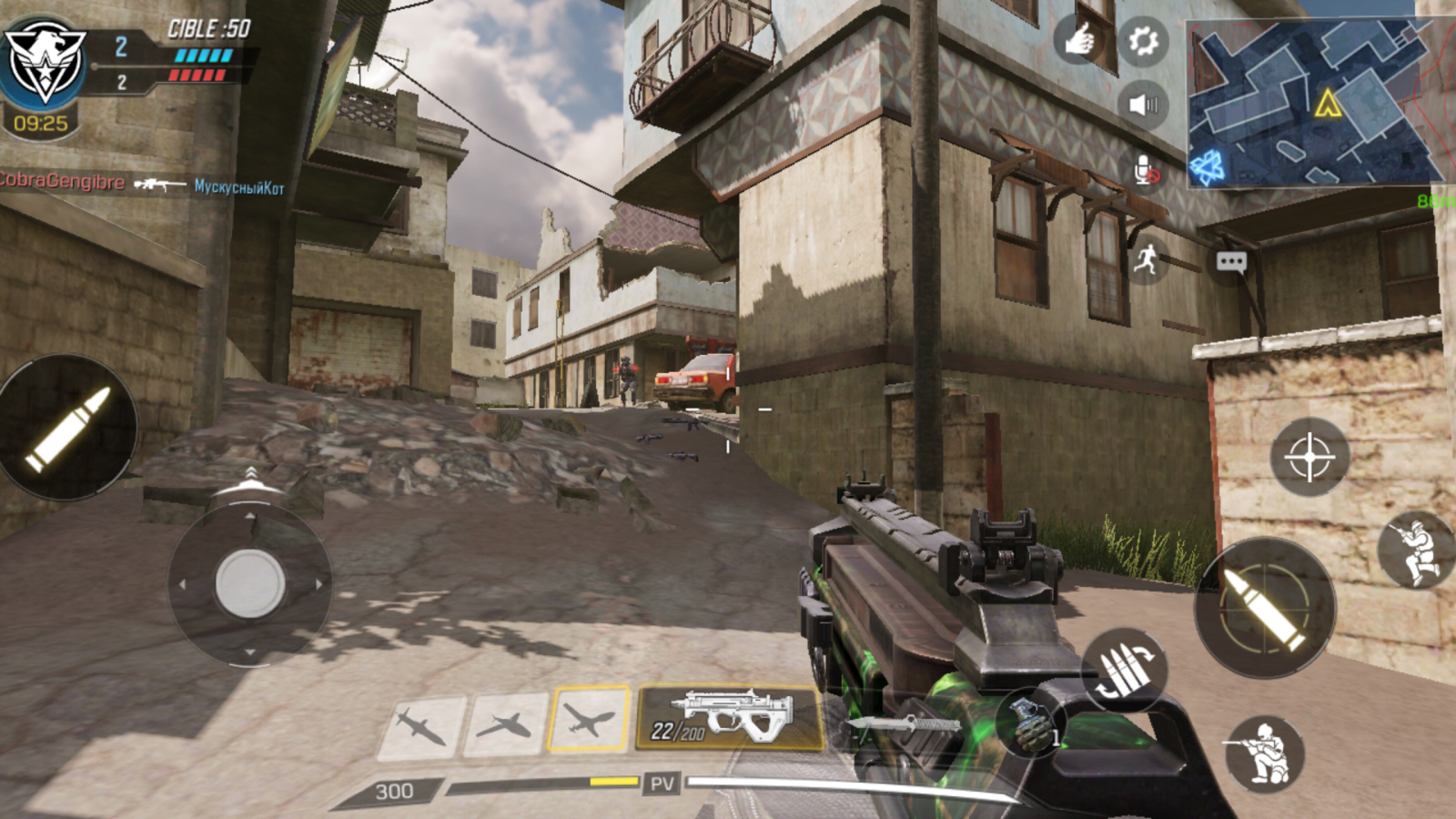Select the missile scorestreak slot
The height and width of the screenshot is (819, 1456).
click(421, 725)
